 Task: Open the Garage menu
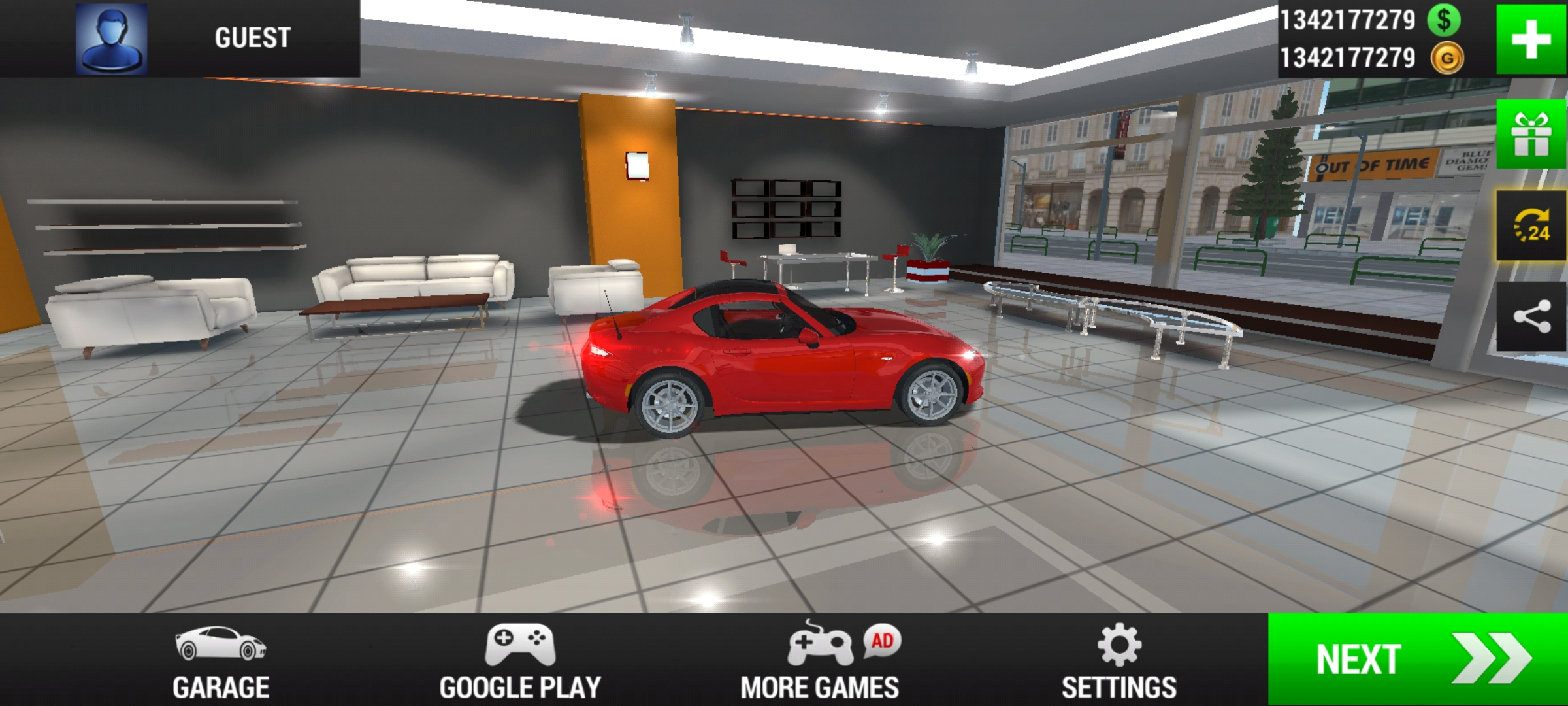coord(221,661)
